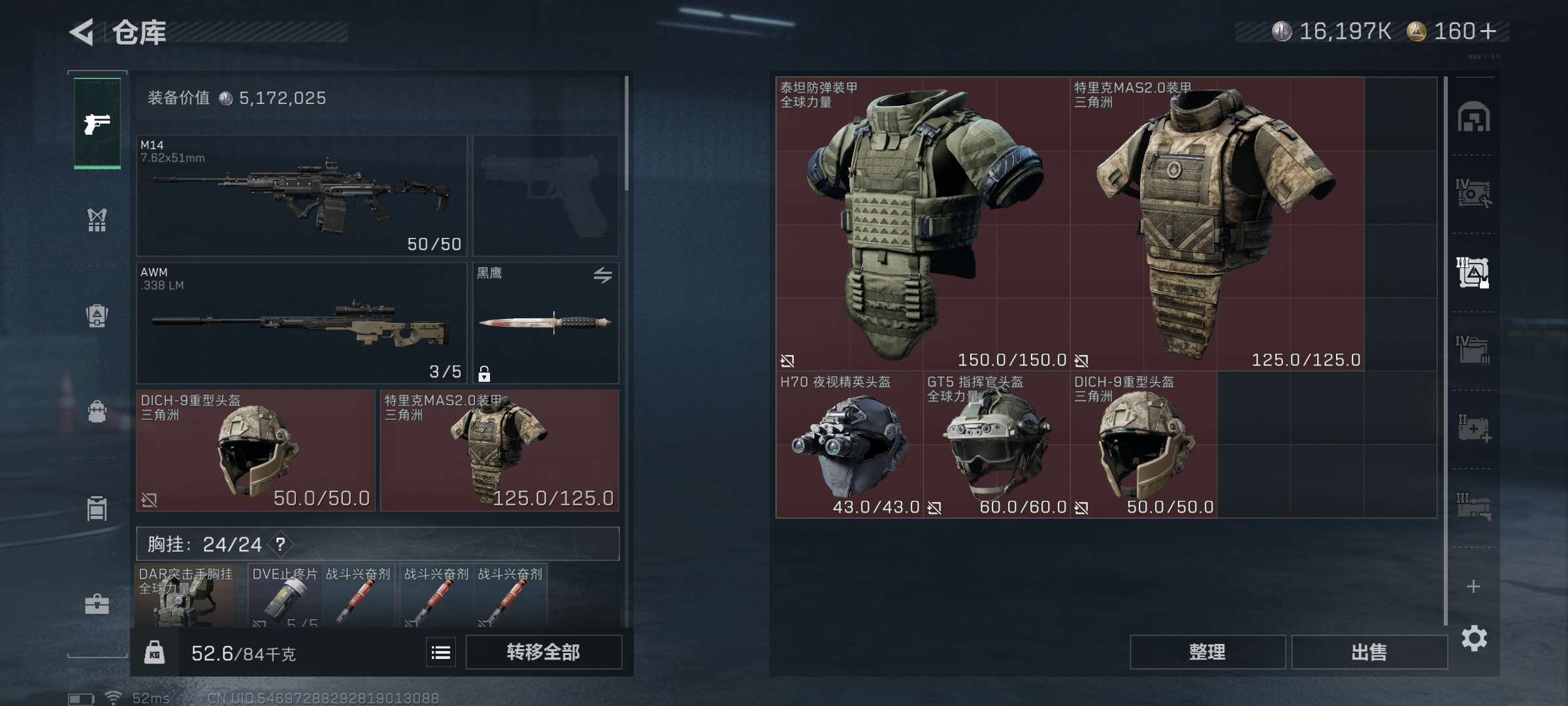
Task: Select the equipped 特里克MAS2.0 armor
Action: click(x=499, y=450)
